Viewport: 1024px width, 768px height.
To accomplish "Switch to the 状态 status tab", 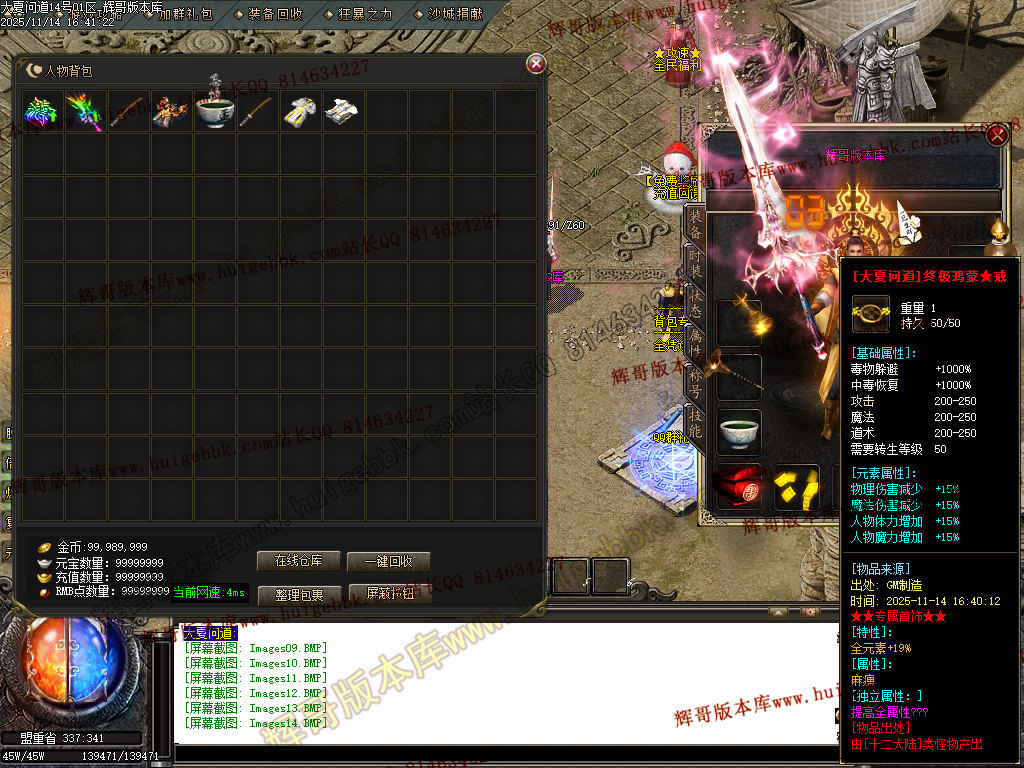I will point(694,302).
